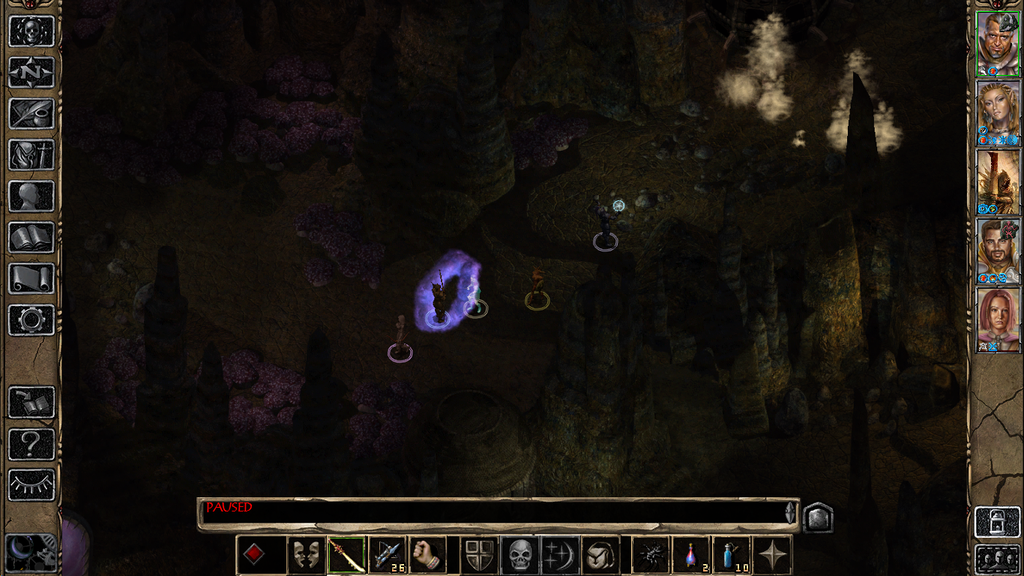Use the red potion quick item
This screenshot has height=576, width=1024.
pyautogui.click(x=691, y=555)
